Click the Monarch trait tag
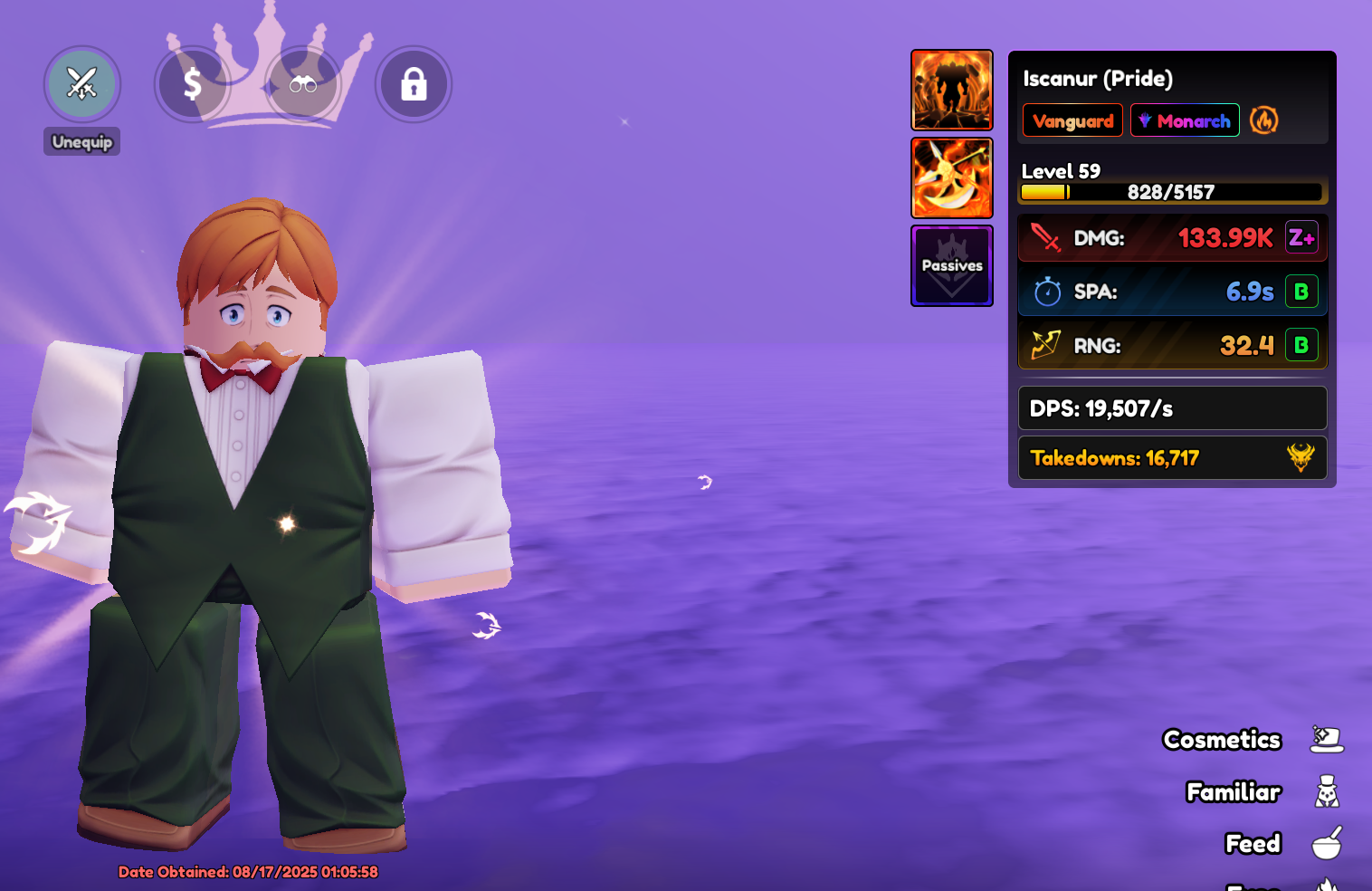The image size is (1372, 891). pos(1185,120)
